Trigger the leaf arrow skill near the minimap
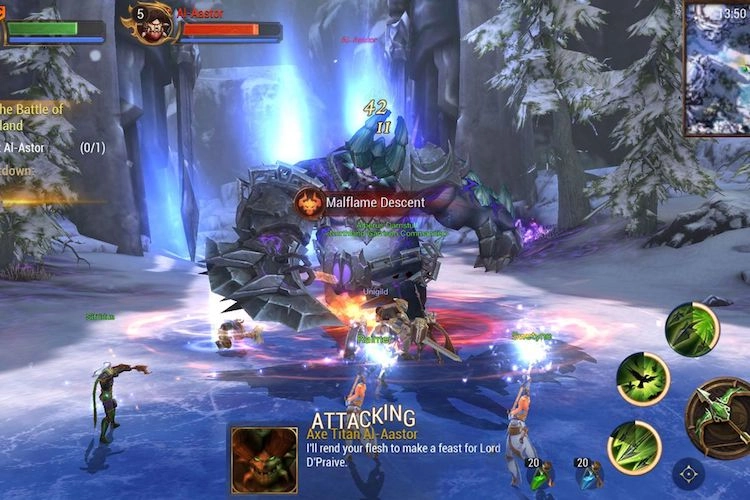The image size is (750, 500). pos(692,329)
